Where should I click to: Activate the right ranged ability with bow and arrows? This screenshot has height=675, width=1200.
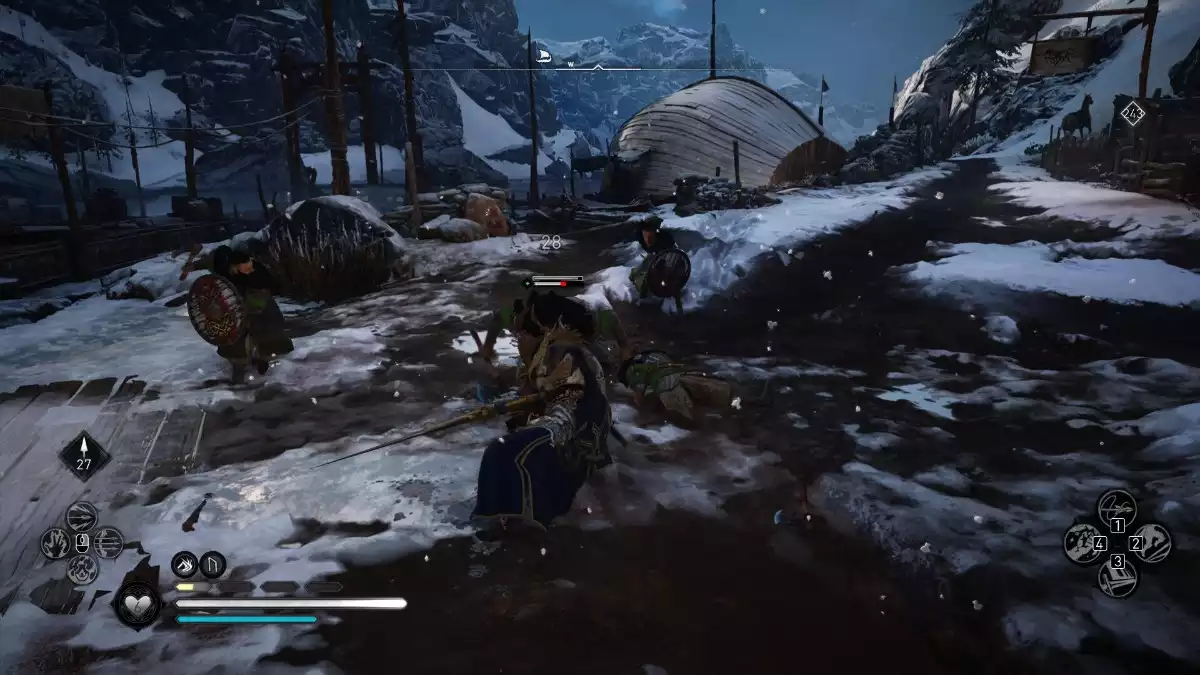109,543
